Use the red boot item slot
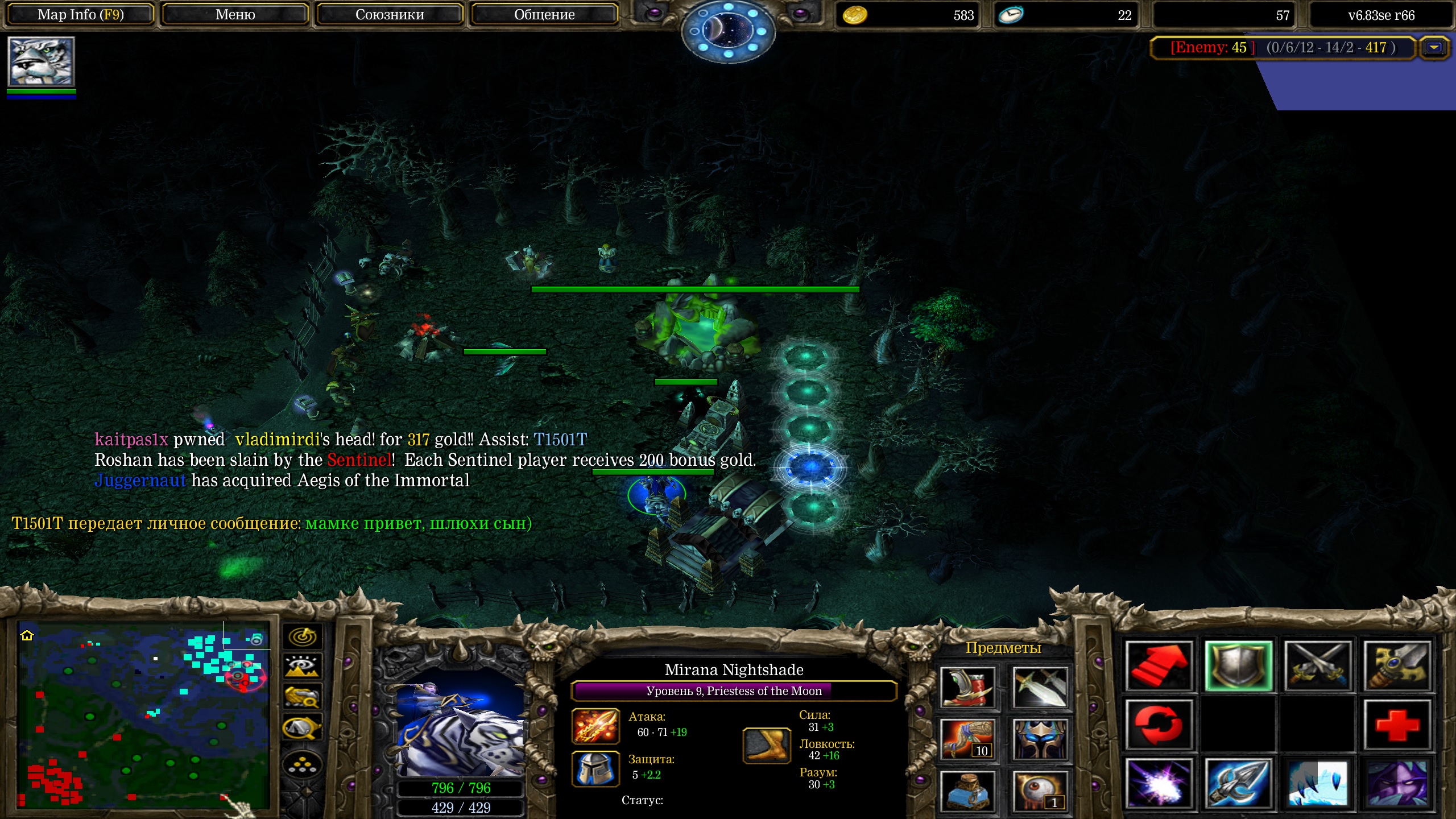This screenshot has height=819, width=1456. click(967, 687)
